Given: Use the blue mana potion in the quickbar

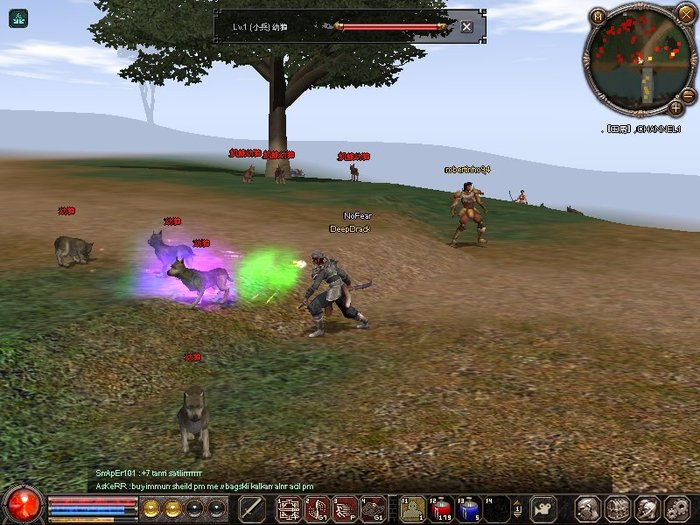Looking at the screenshot, I should coord(469,508).
